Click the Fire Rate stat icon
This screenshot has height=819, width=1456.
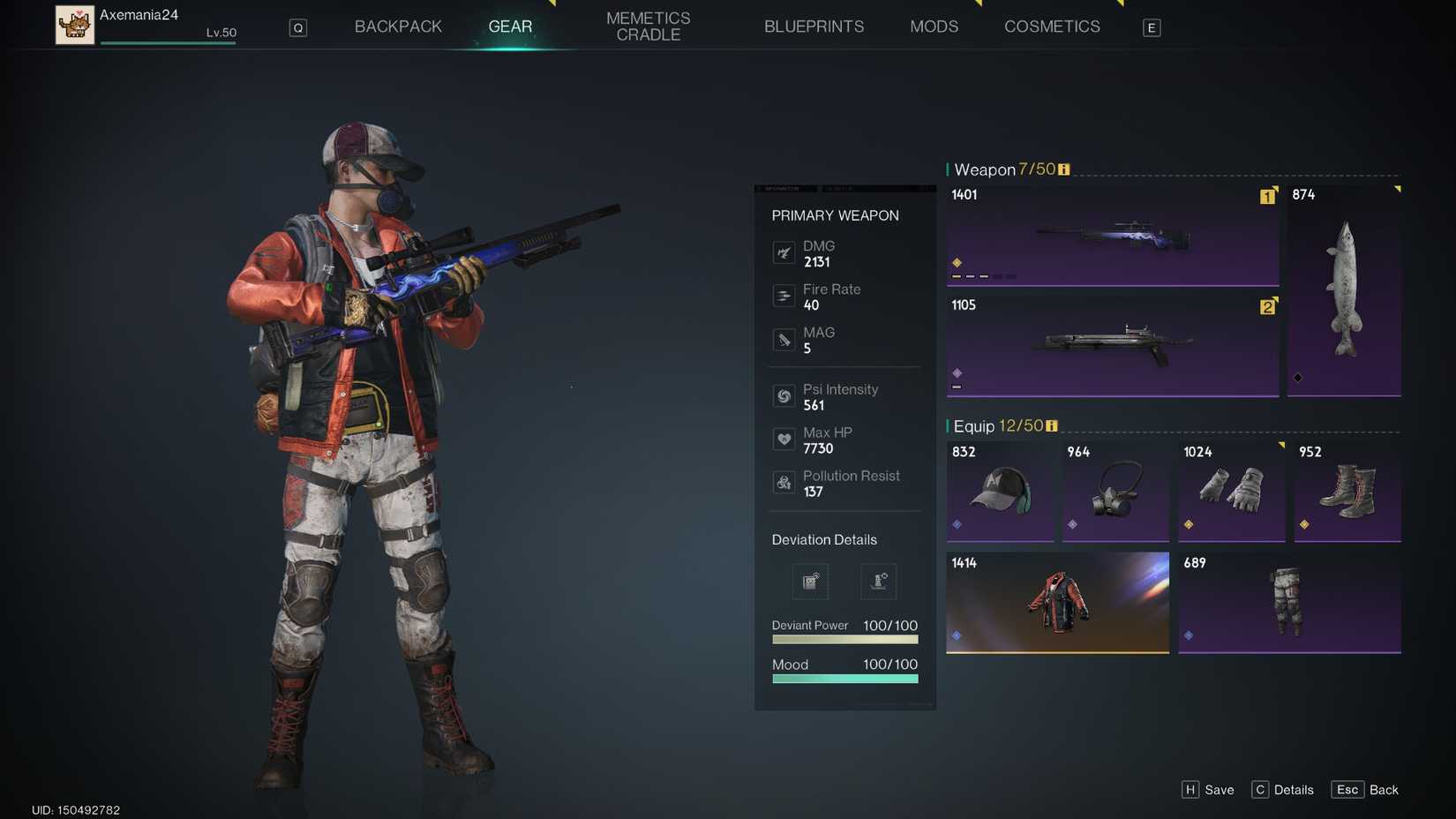784,297
